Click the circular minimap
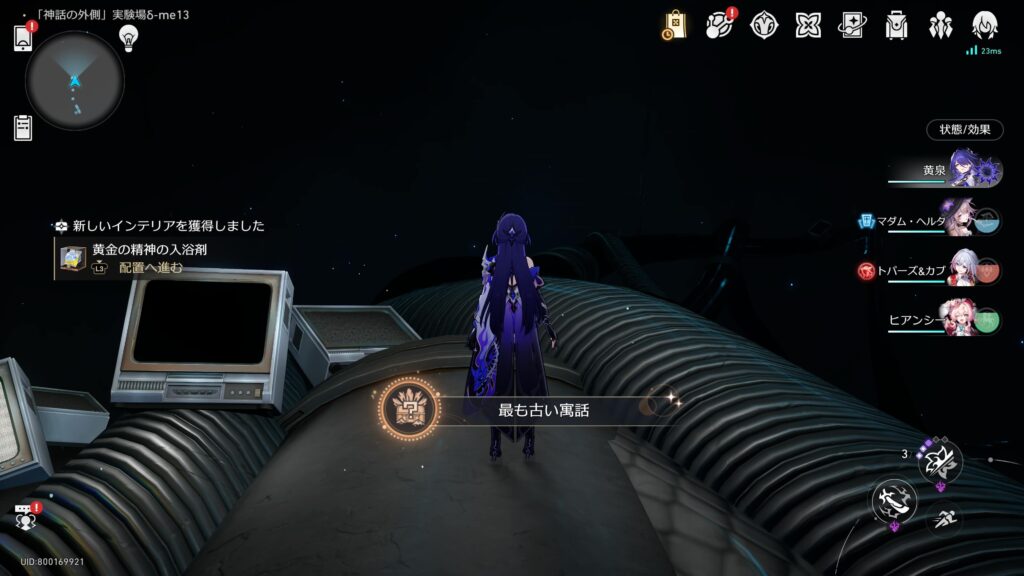 (75, 80)
